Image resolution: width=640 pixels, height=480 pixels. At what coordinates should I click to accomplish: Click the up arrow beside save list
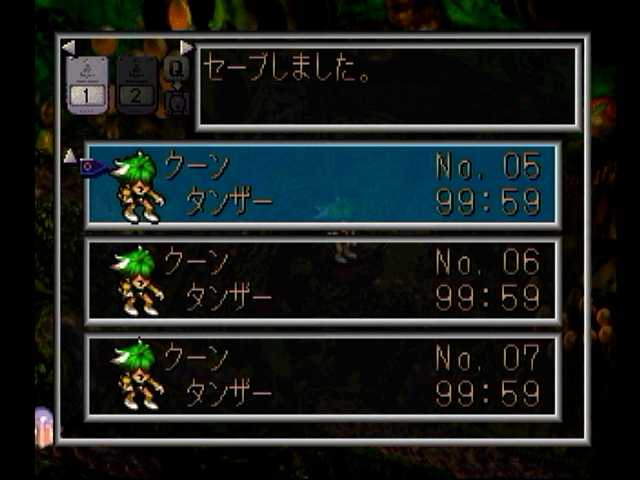[x=69, y=155]
